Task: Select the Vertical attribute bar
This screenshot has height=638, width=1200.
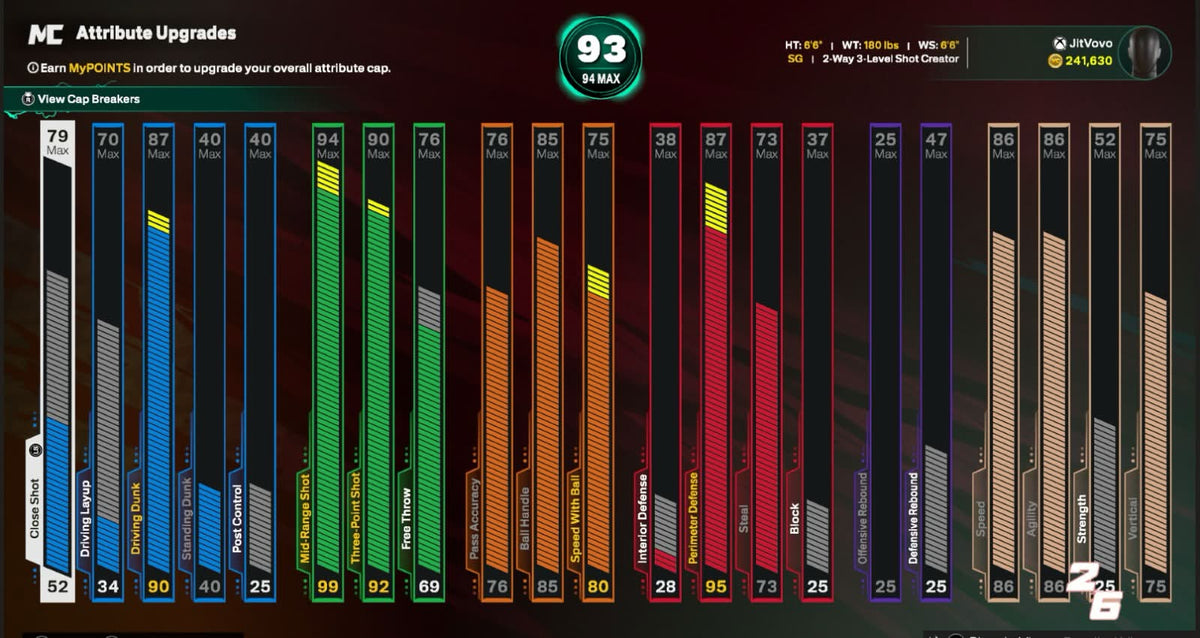Action: point(1155,360)
